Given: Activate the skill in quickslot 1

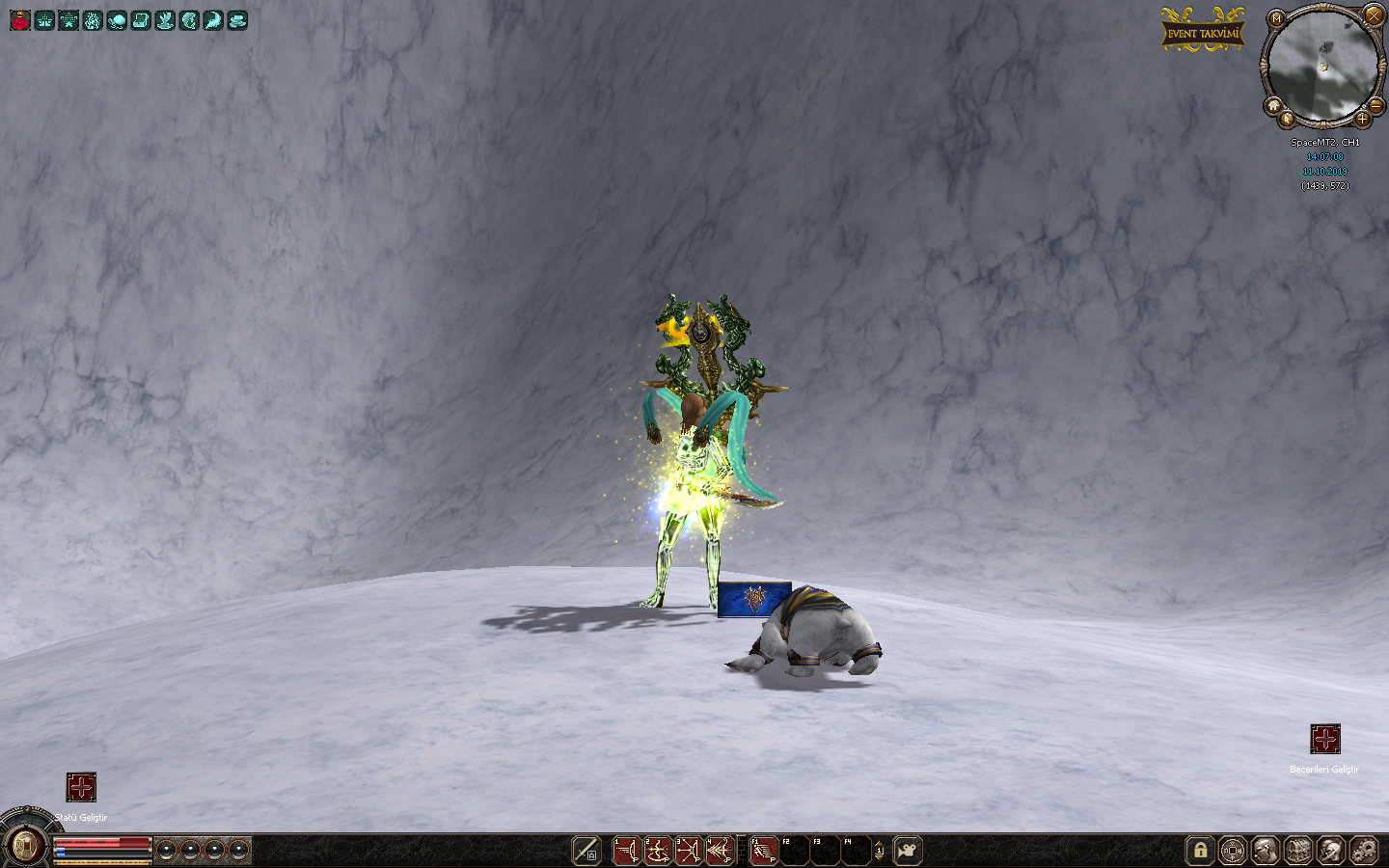Looking at the screenshot, I should click(x=627, y=851).
